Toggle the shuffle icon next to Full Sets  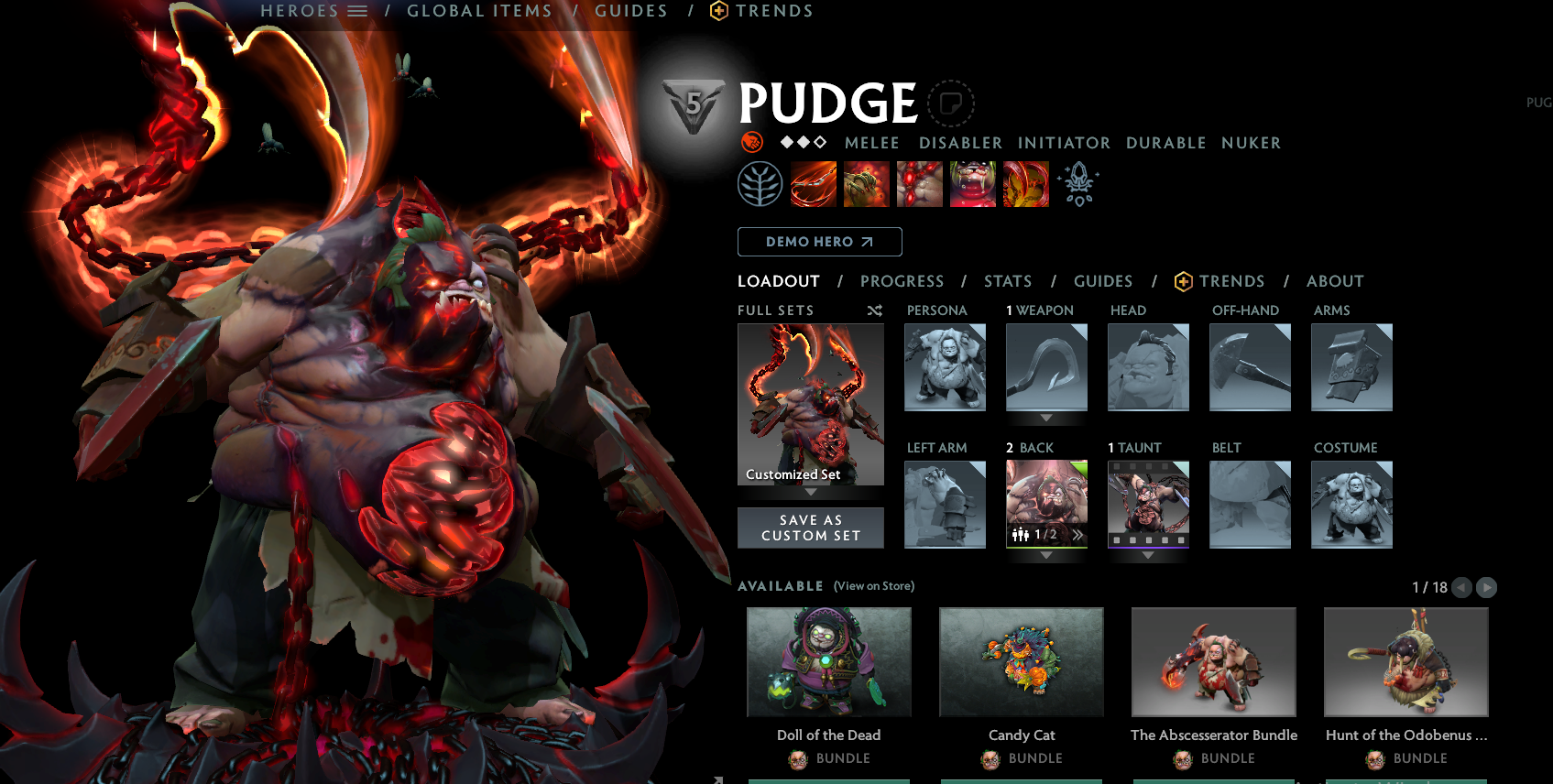(875, 310)
